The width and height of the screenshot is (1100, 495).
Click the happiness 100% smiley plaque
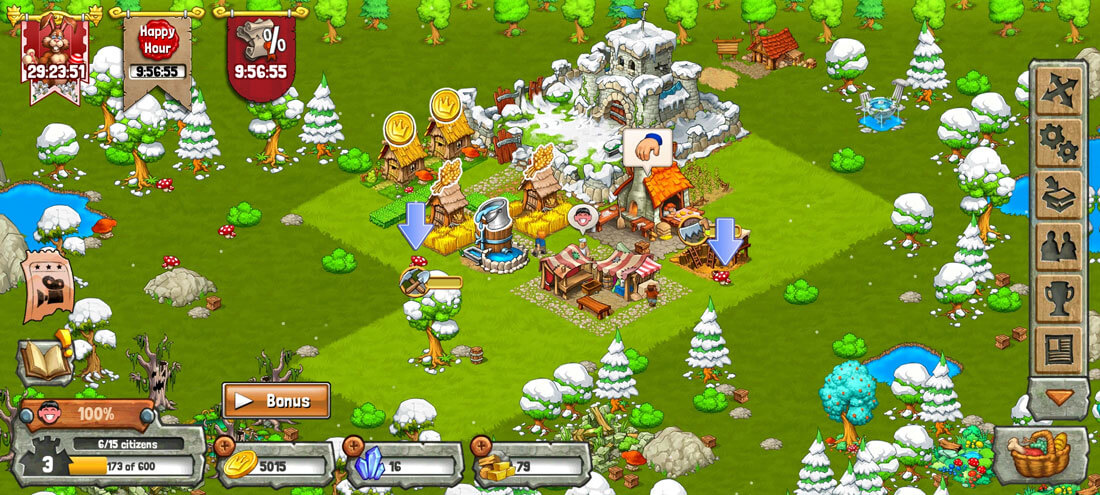[86, 413]
